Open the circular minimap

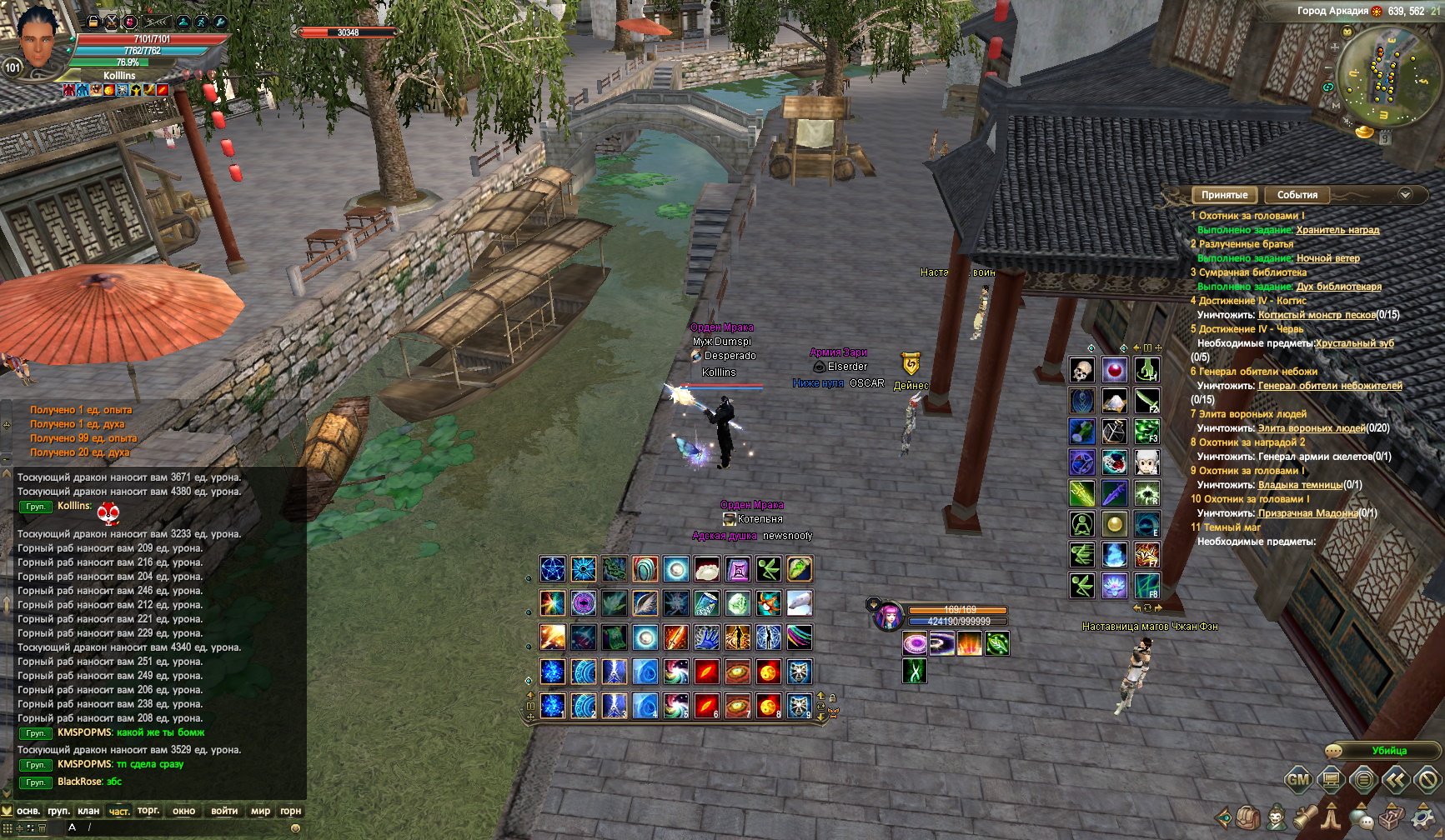click(x=1387, y=75)
